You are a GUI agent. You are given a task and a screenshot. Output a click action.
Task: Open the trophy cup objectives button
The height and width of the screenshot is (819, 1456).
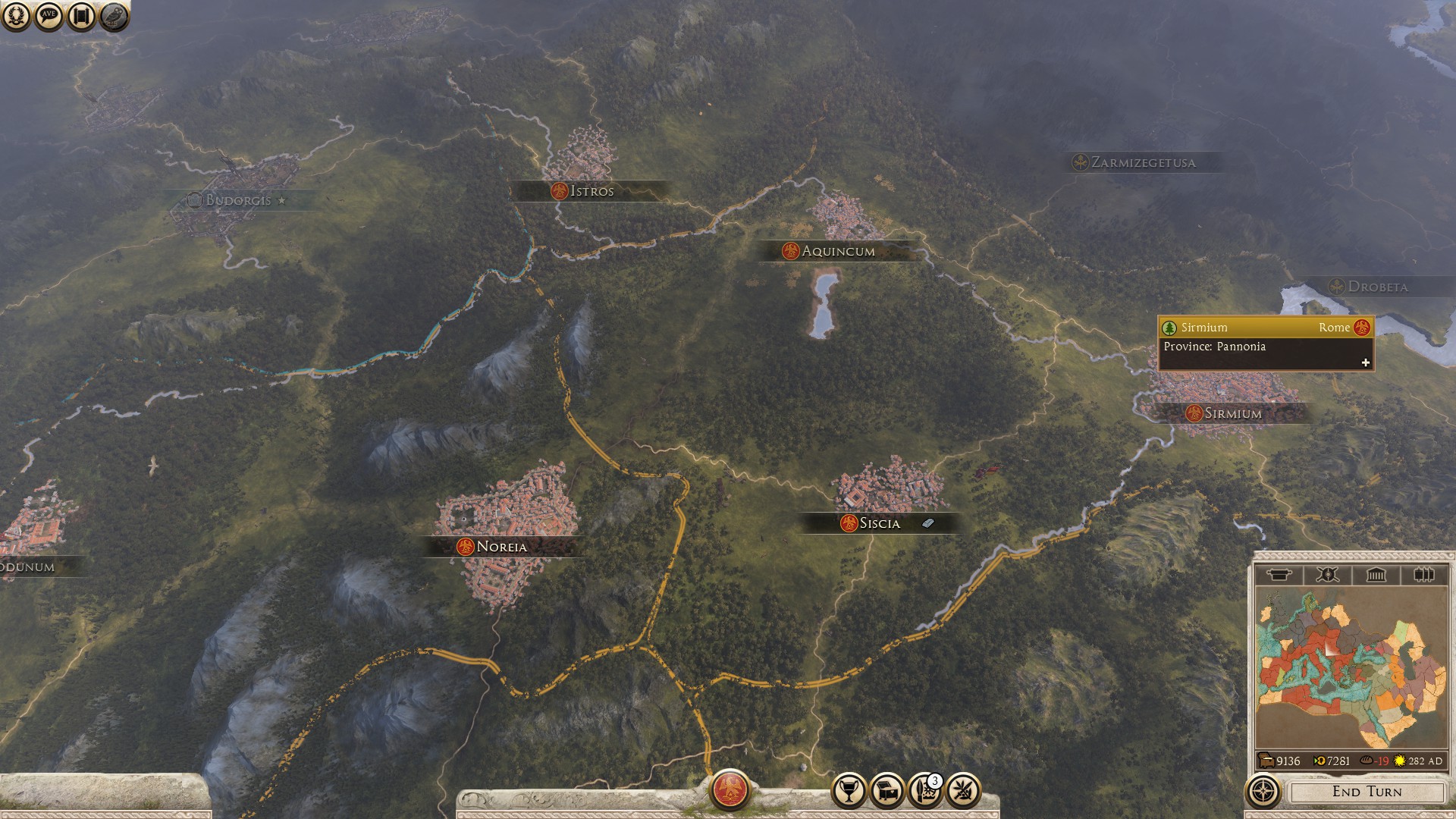click(x=849, y=791)
